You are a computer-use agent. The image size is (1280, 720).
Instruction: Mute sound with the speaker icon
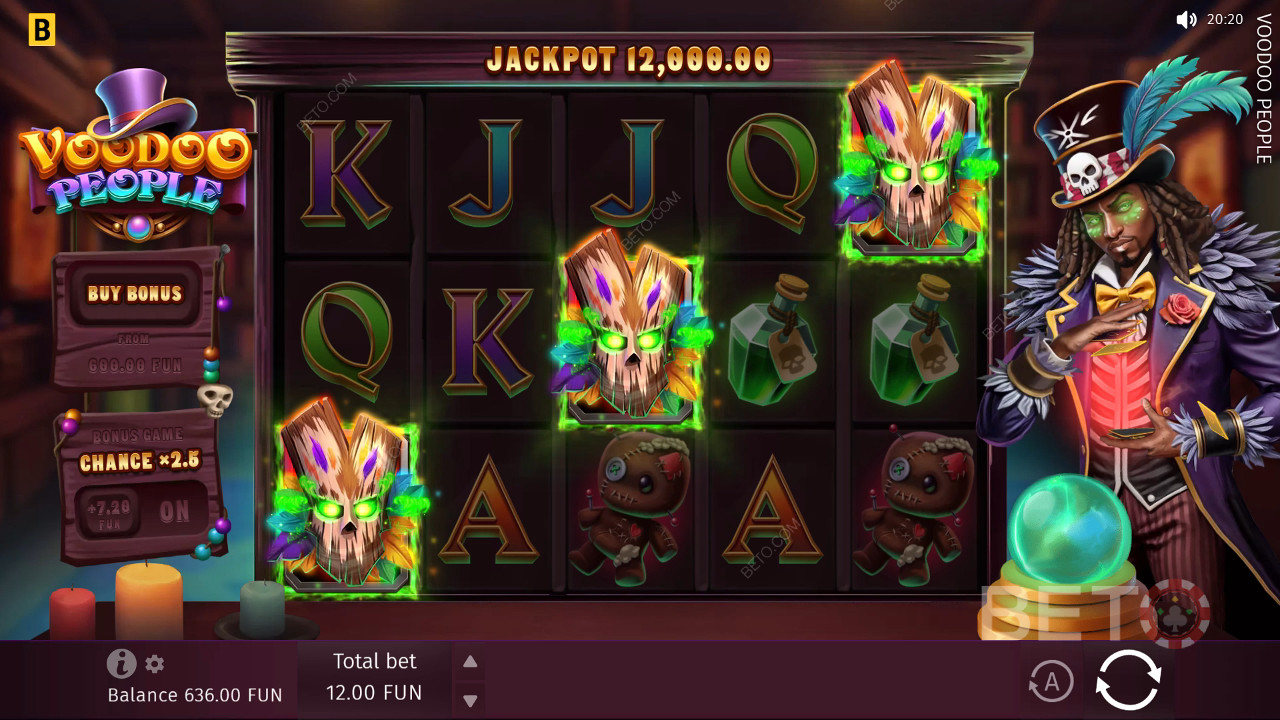pos(1186,19)
